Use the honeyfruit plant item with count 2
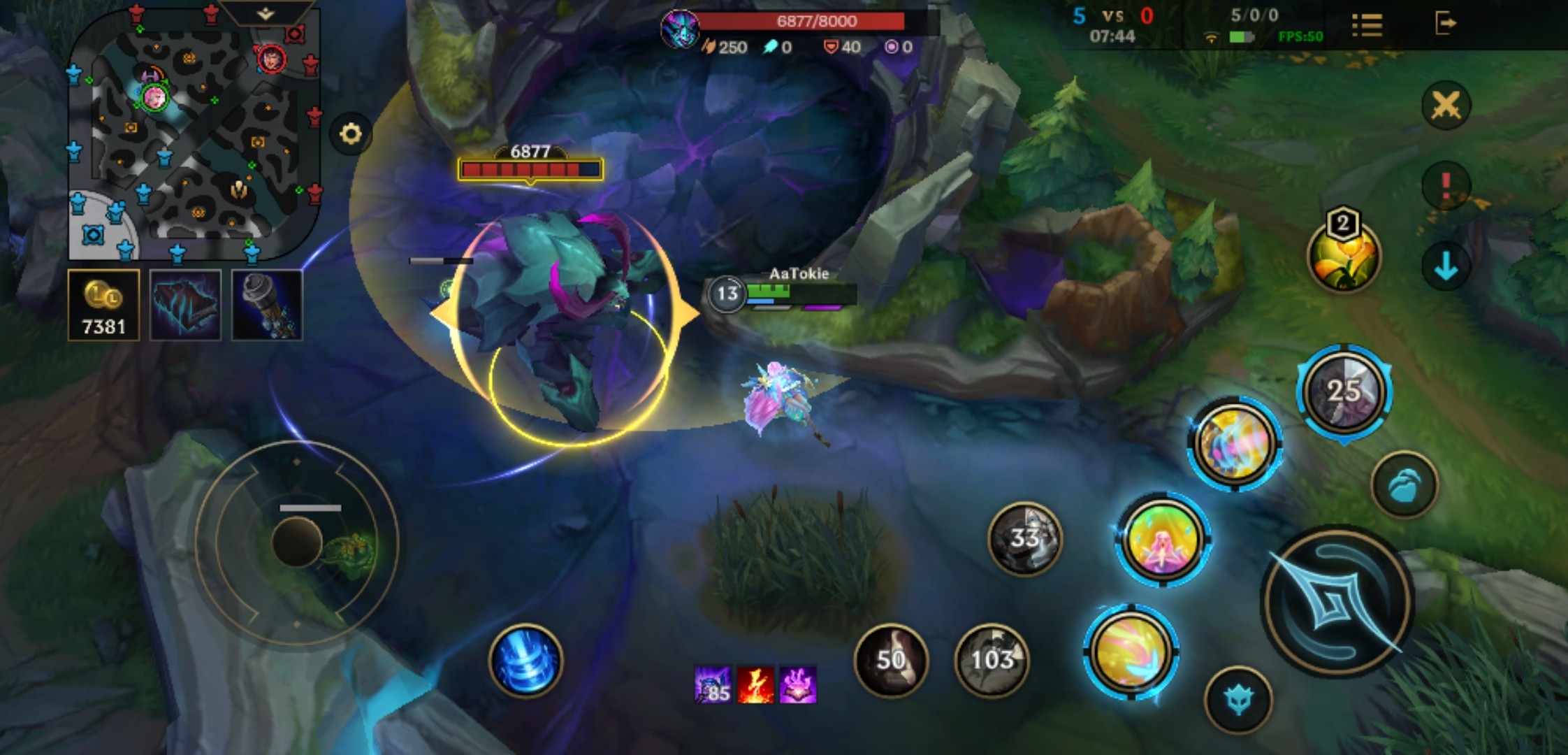 pos(1343,257)
